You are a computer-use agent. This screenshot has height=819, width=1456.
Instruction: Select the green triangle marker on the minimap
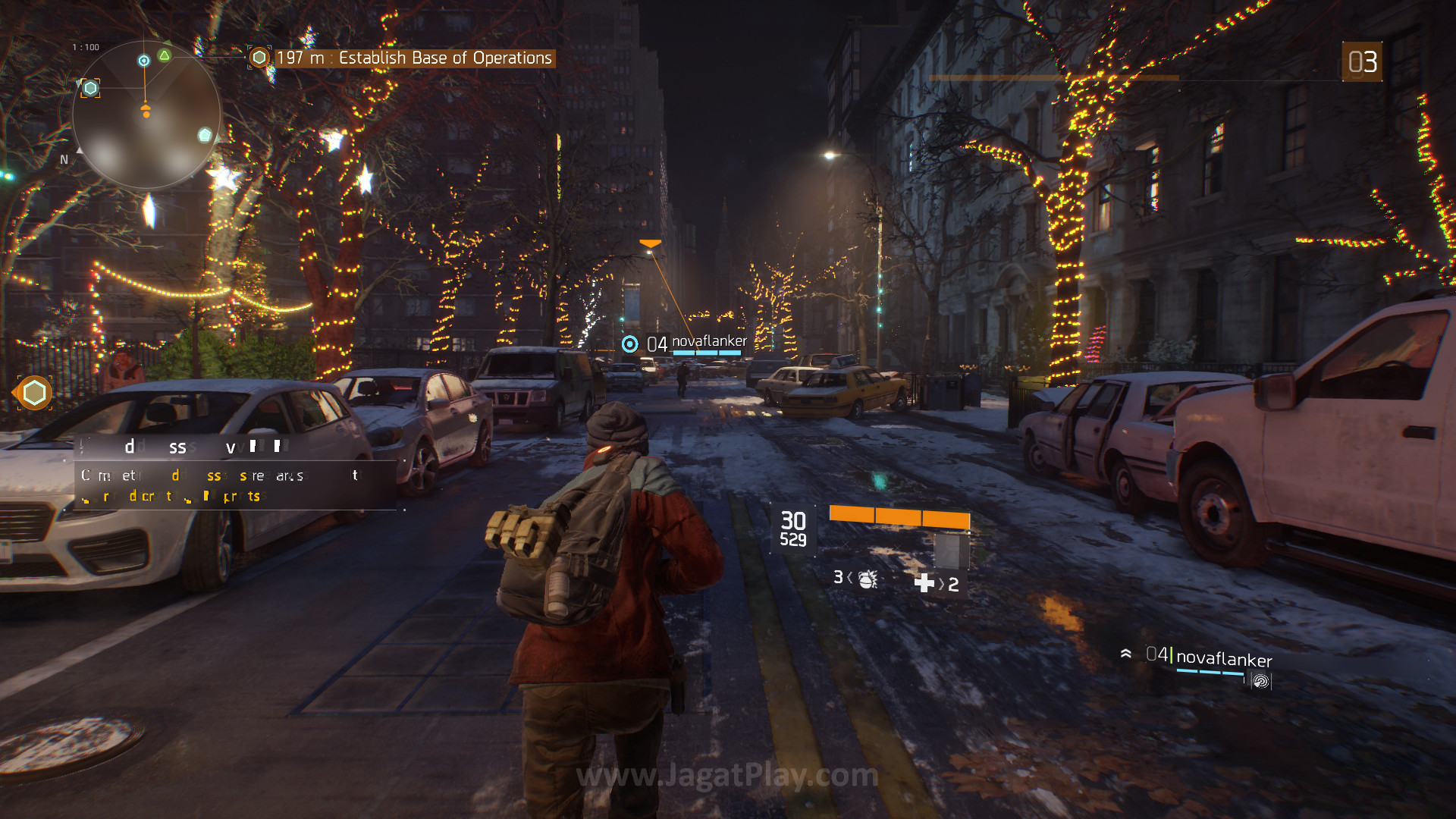(165, 55)
